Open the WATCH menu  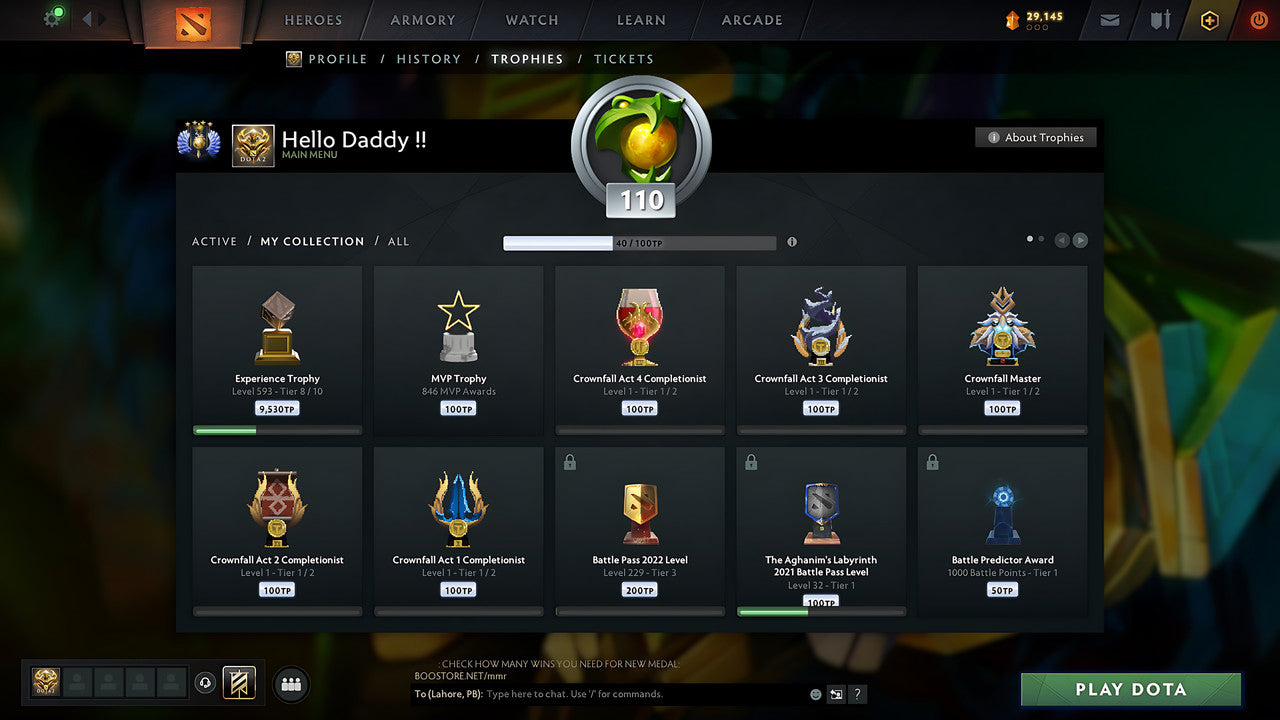pyautogui.click(x=531, y=20)
